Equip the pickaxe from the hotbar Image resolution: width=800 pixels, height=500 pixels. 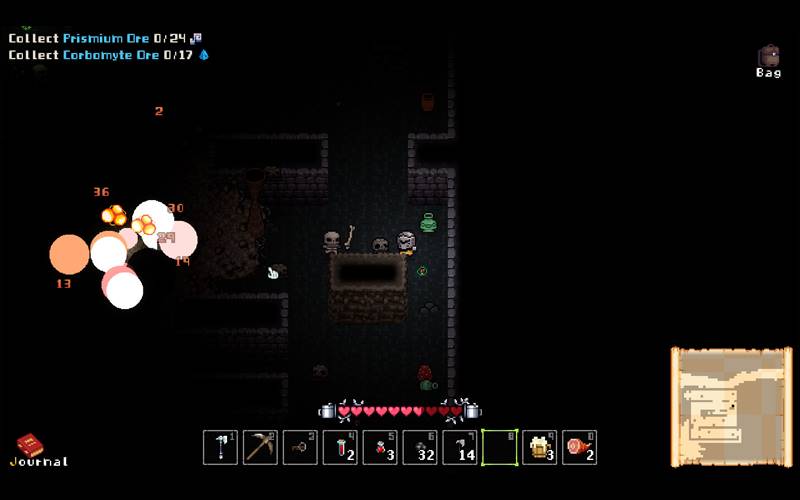(260, 447)
